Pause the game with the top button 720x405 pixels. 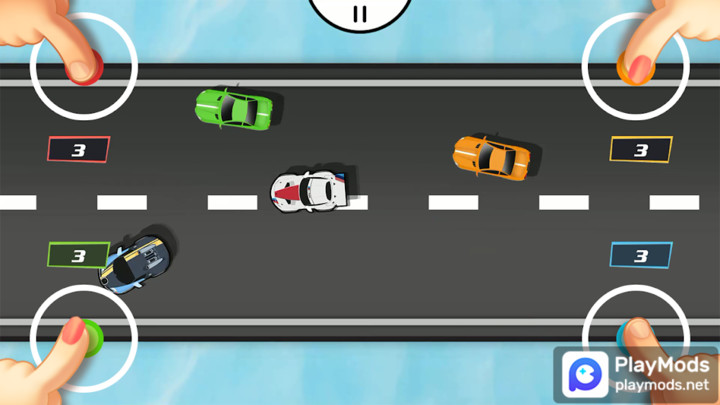(x=360, y=12)
